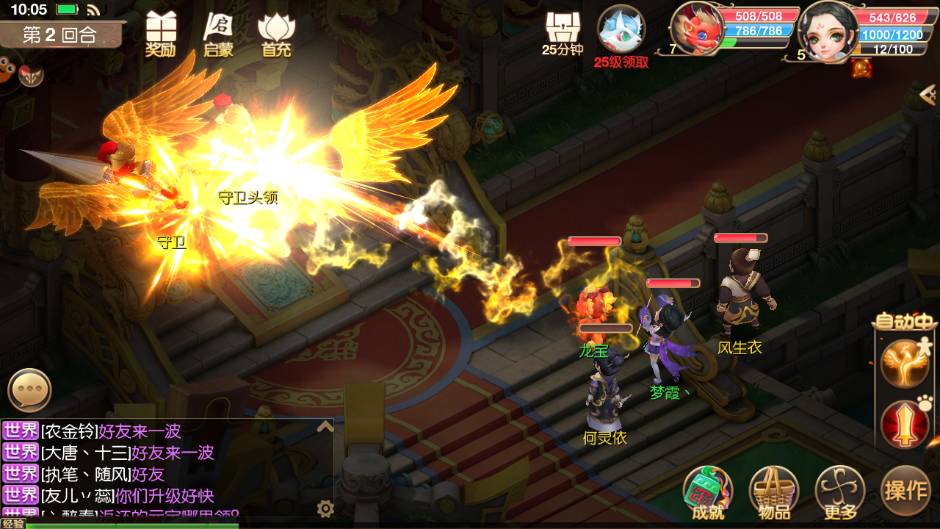Viewport: 940px width, 529px height.
Task: Open chat settings gear icon
Action: click(x=325, y=508)
